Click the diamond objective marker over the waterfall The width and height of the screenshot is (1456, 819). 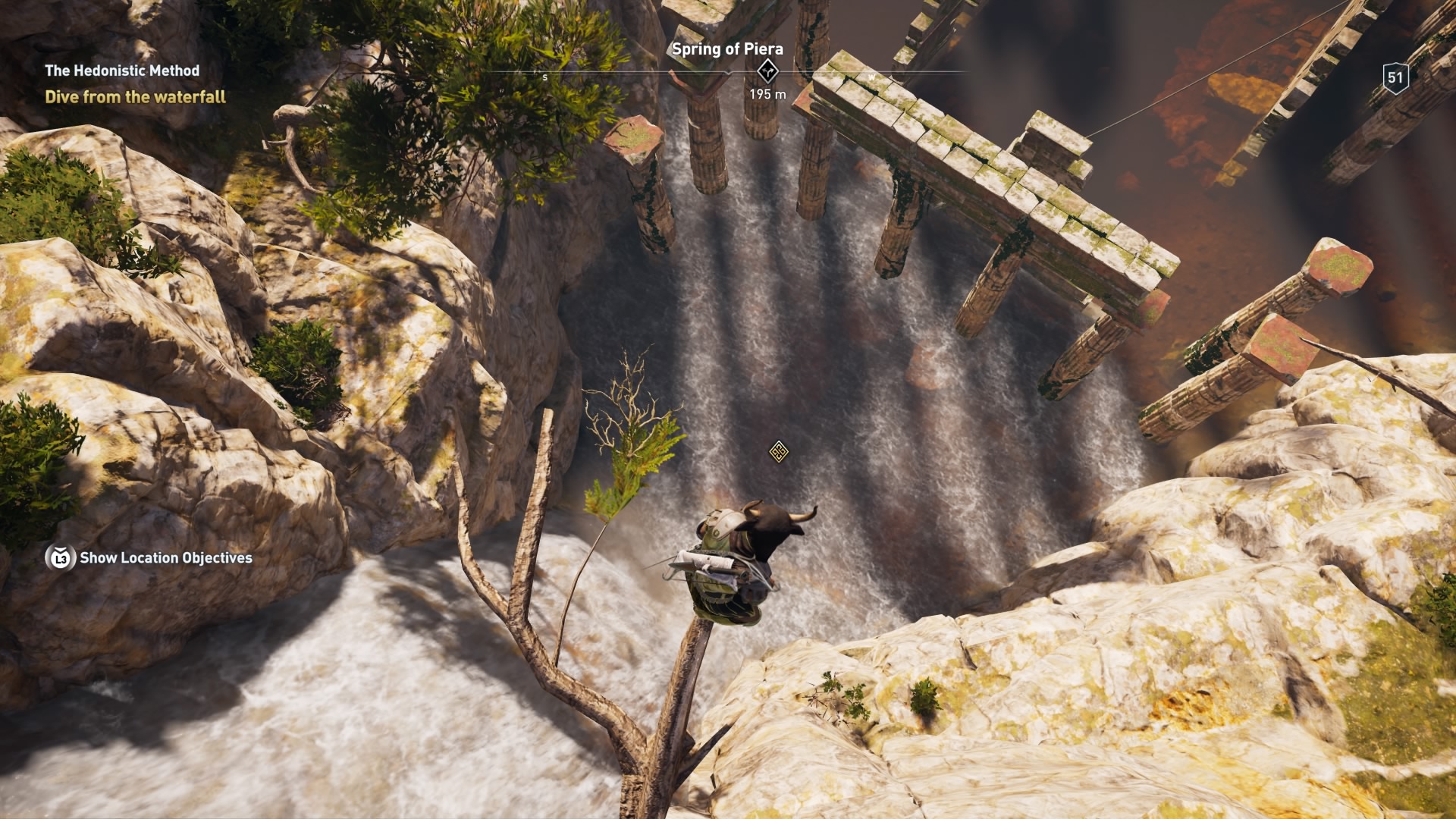point(778,452)
